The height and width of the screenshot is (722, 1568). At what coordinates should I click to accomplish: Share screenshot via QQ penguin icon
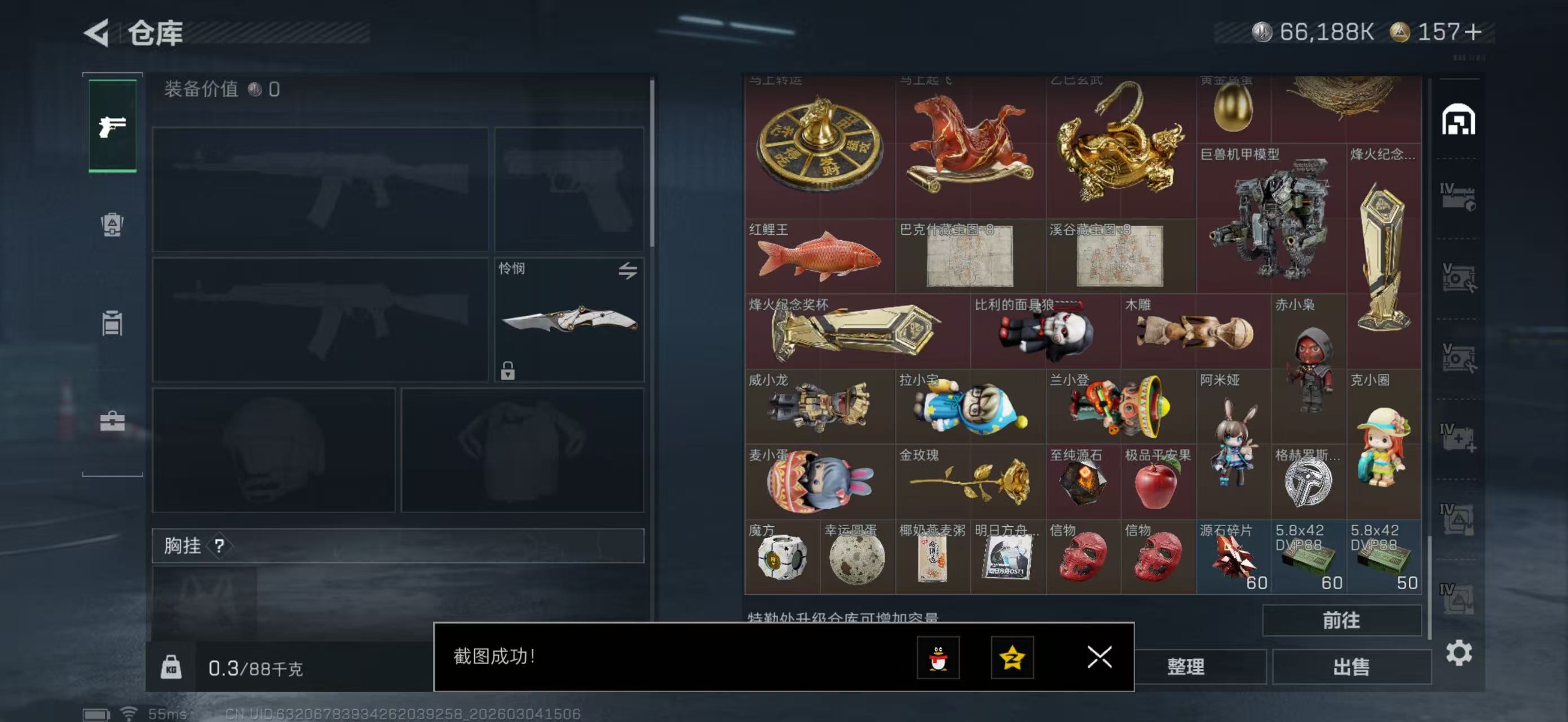pyautogui.click(x=938, y=658)
